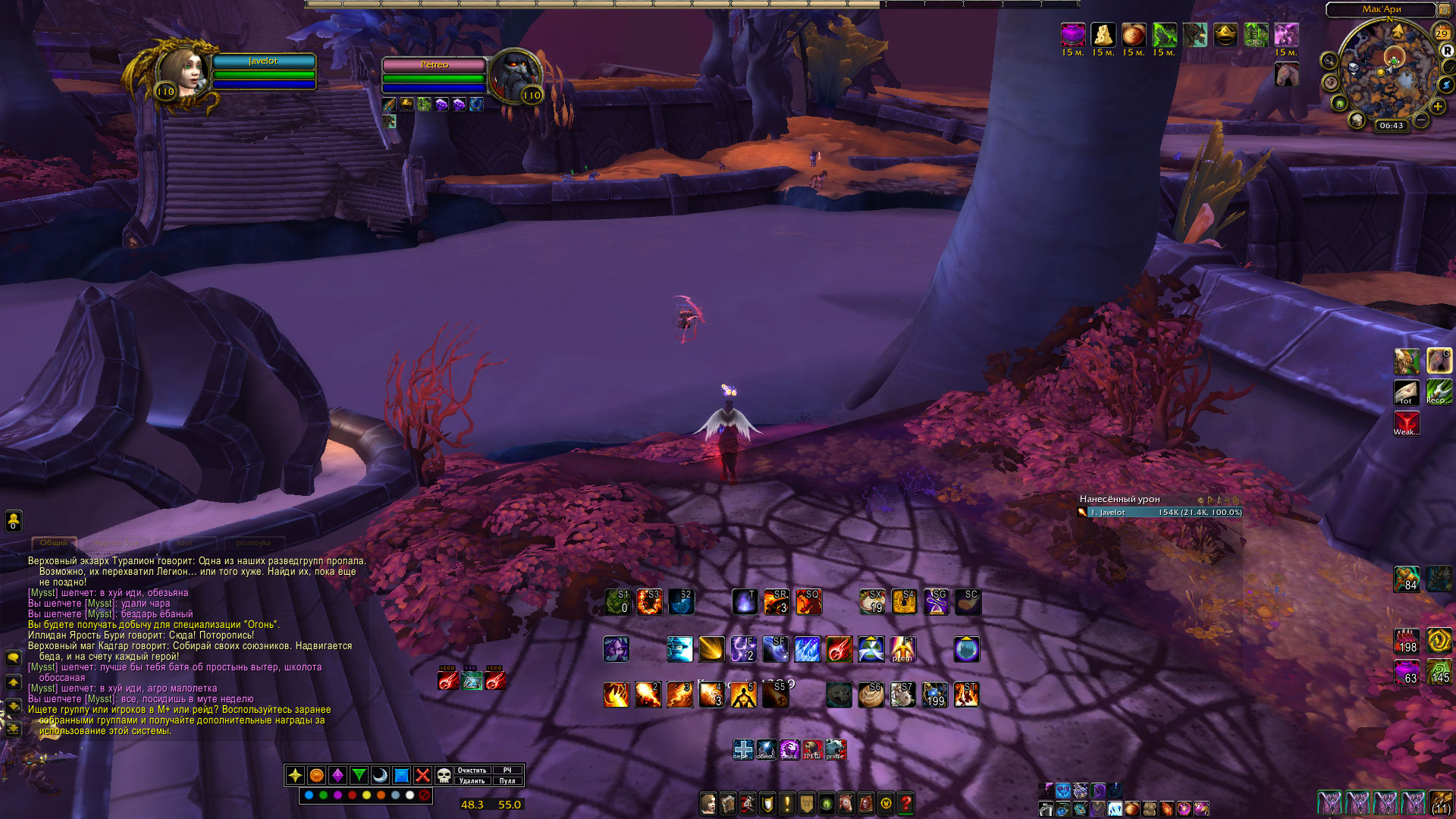This screenshot has width=1456, height=819.
Task: Select the Javelot player portrait
Action: pyautogui.click(x=180, y=74)
